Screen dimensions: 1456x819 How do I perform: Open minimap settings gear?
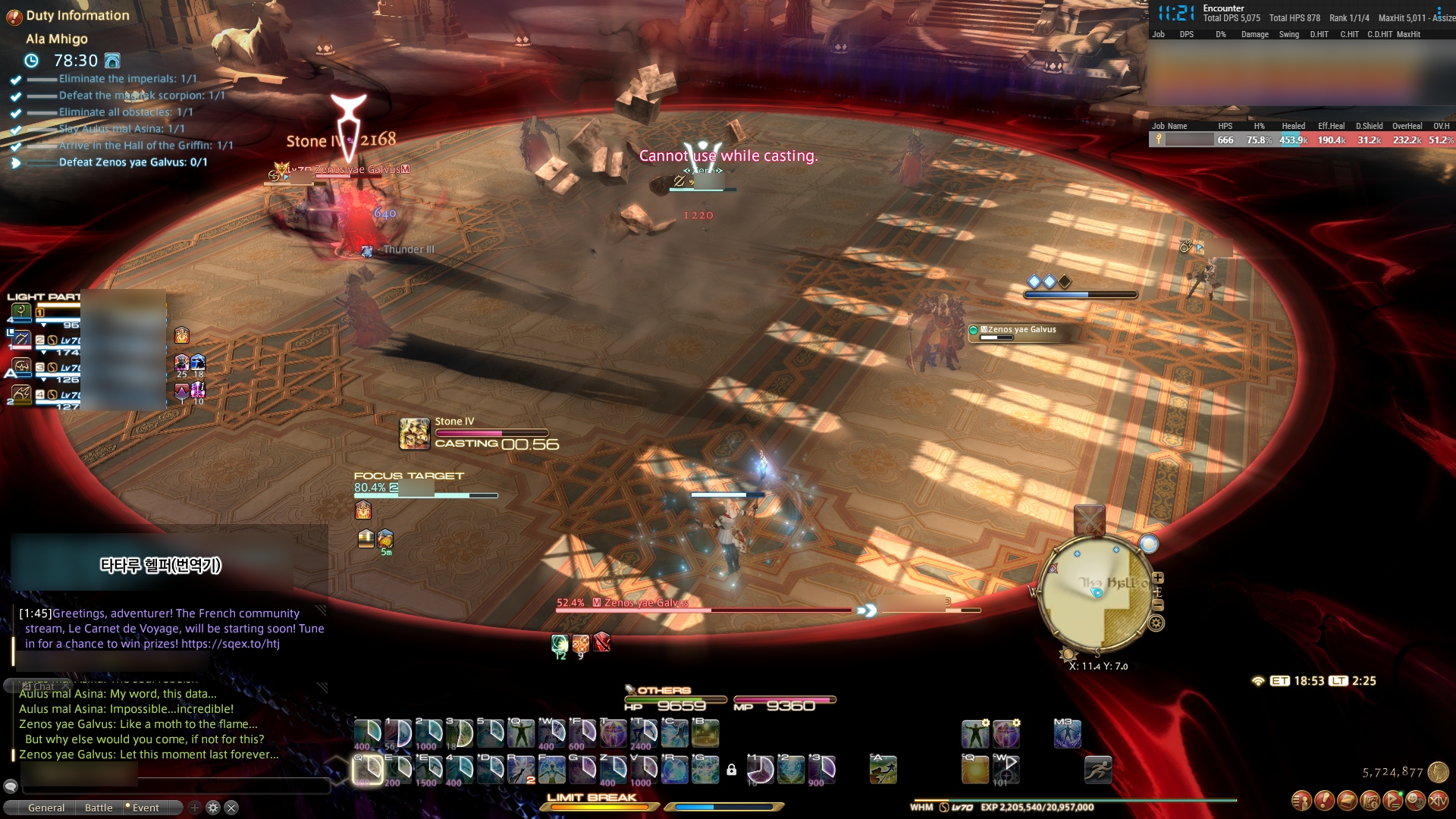[x=1156, y=623]
